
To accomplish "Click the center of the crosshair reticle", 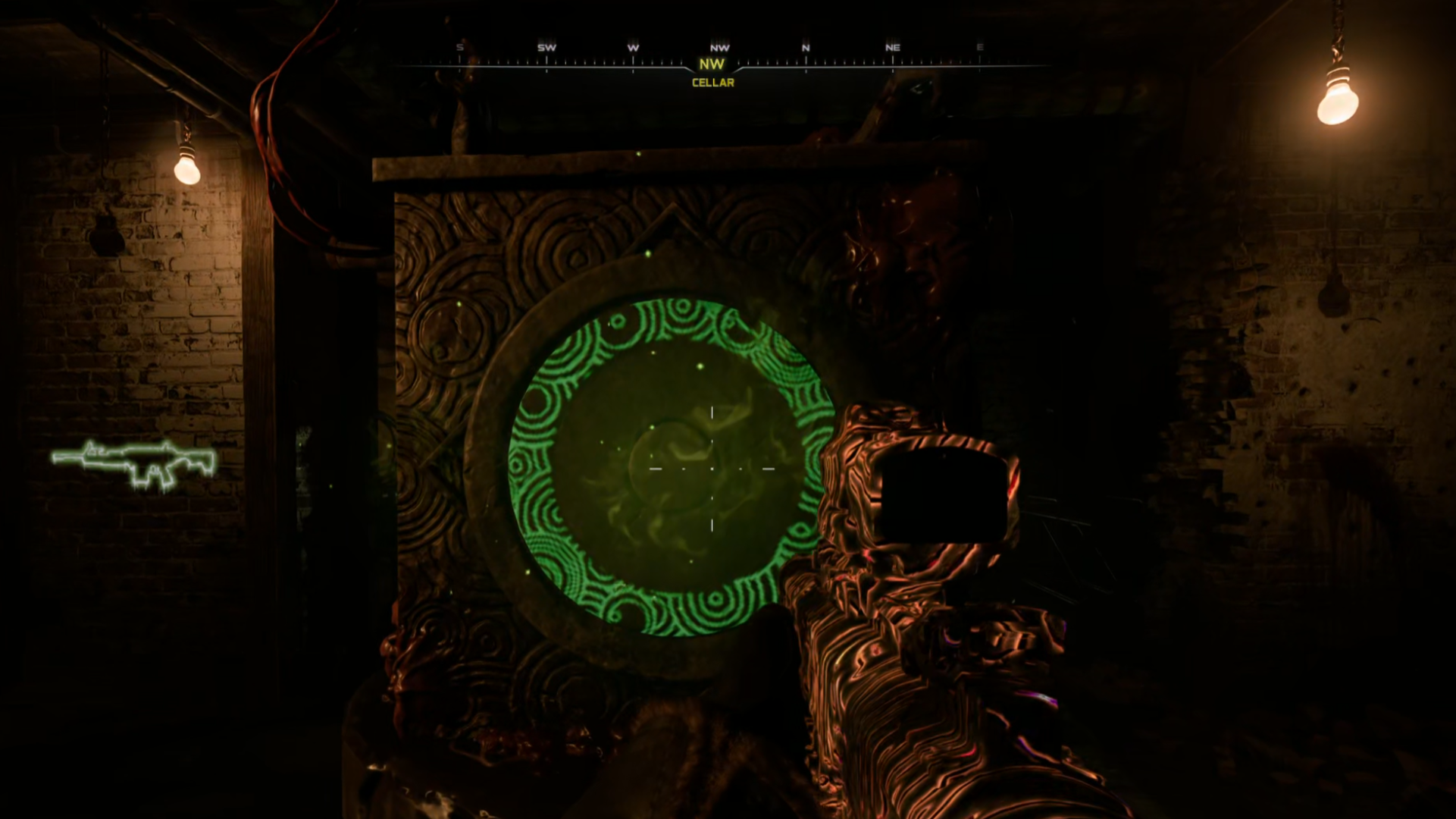I will pyautogui.click(x=711, y=470).
